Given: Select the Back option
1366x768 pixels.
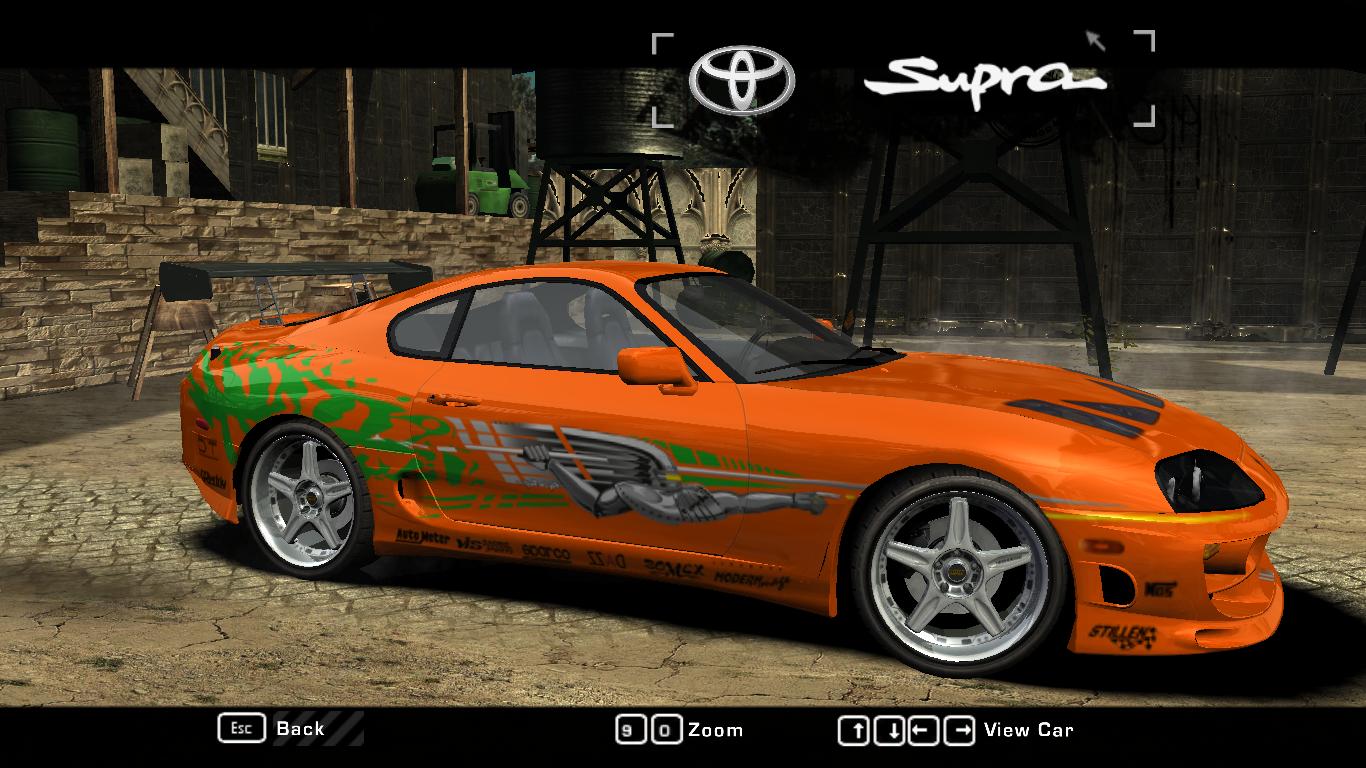Looking at the screenshot, I should click(x=299, y=729).
